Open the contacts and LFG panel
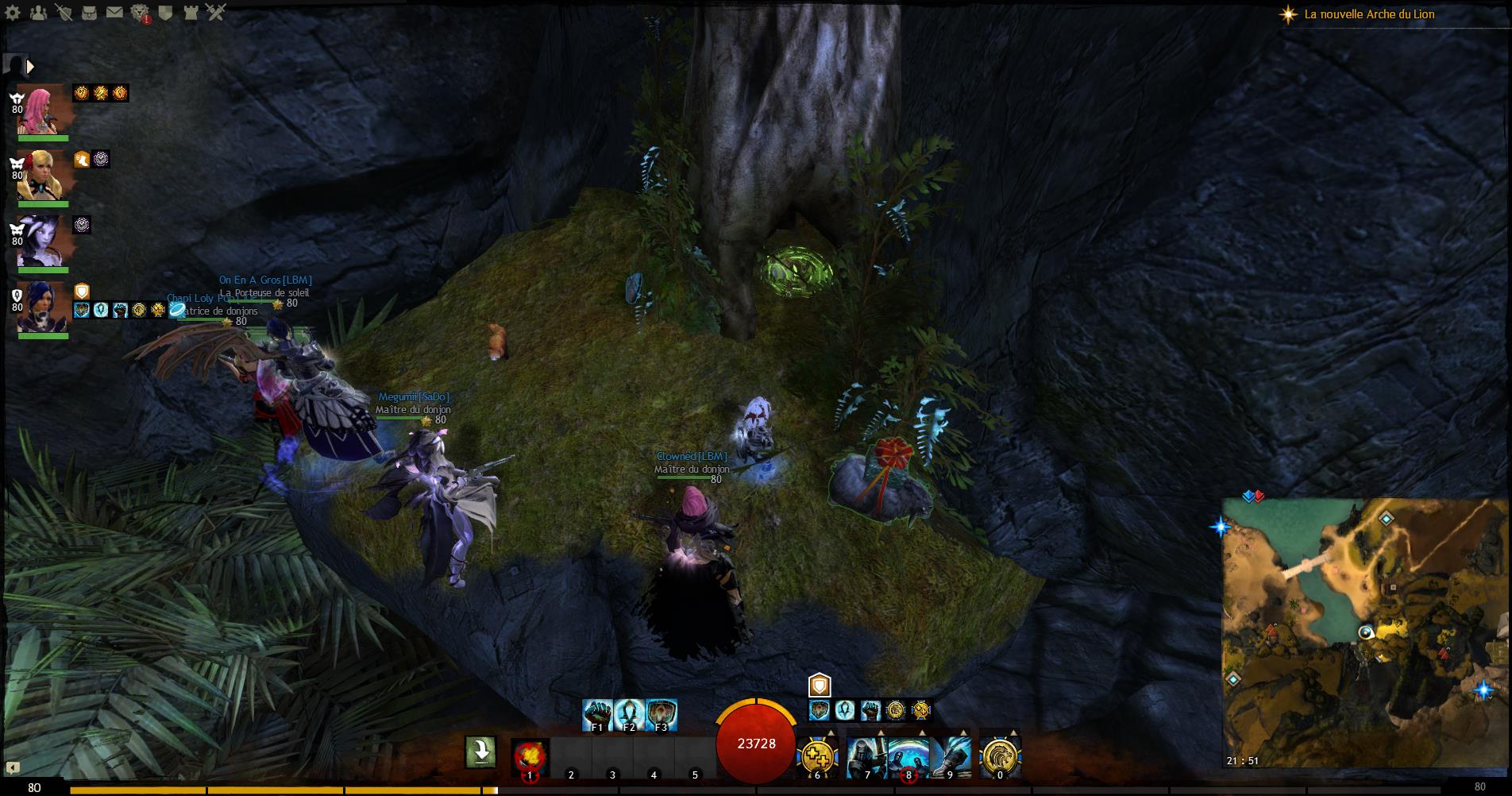The image size is (1512, 796). pos(38,12)
